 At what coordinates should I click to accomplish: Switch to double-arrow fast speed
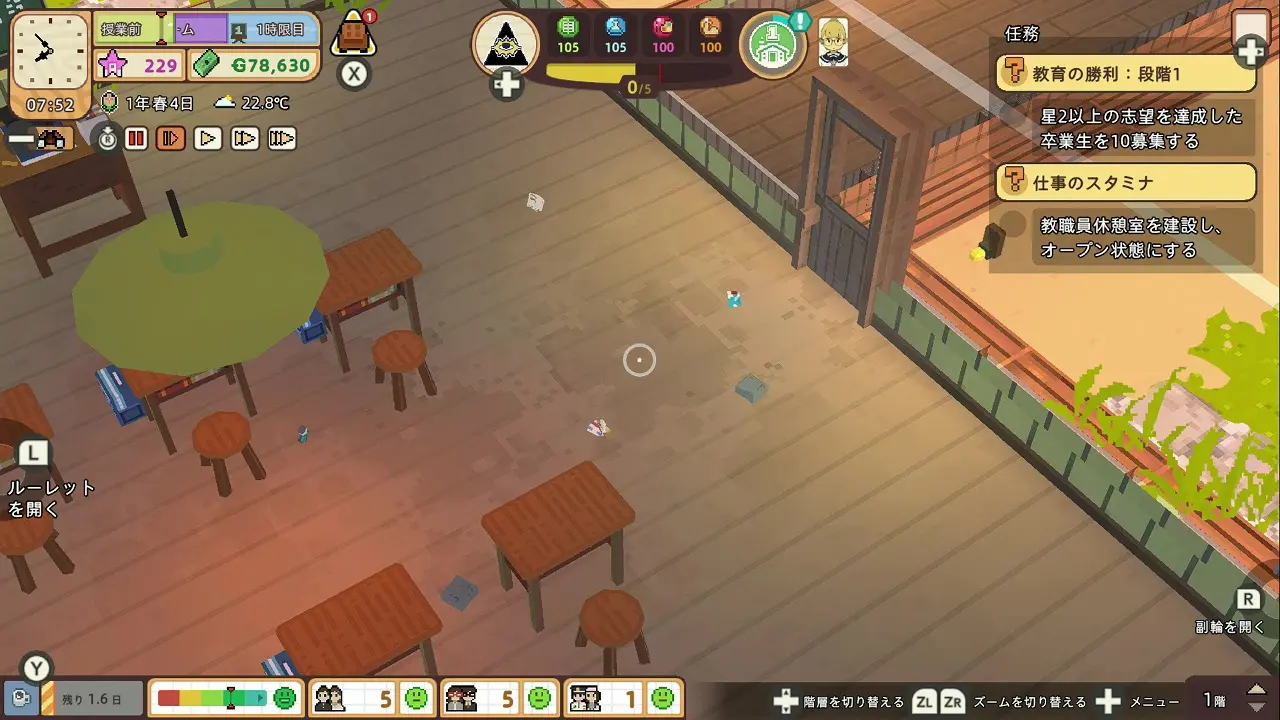point(245,139)
